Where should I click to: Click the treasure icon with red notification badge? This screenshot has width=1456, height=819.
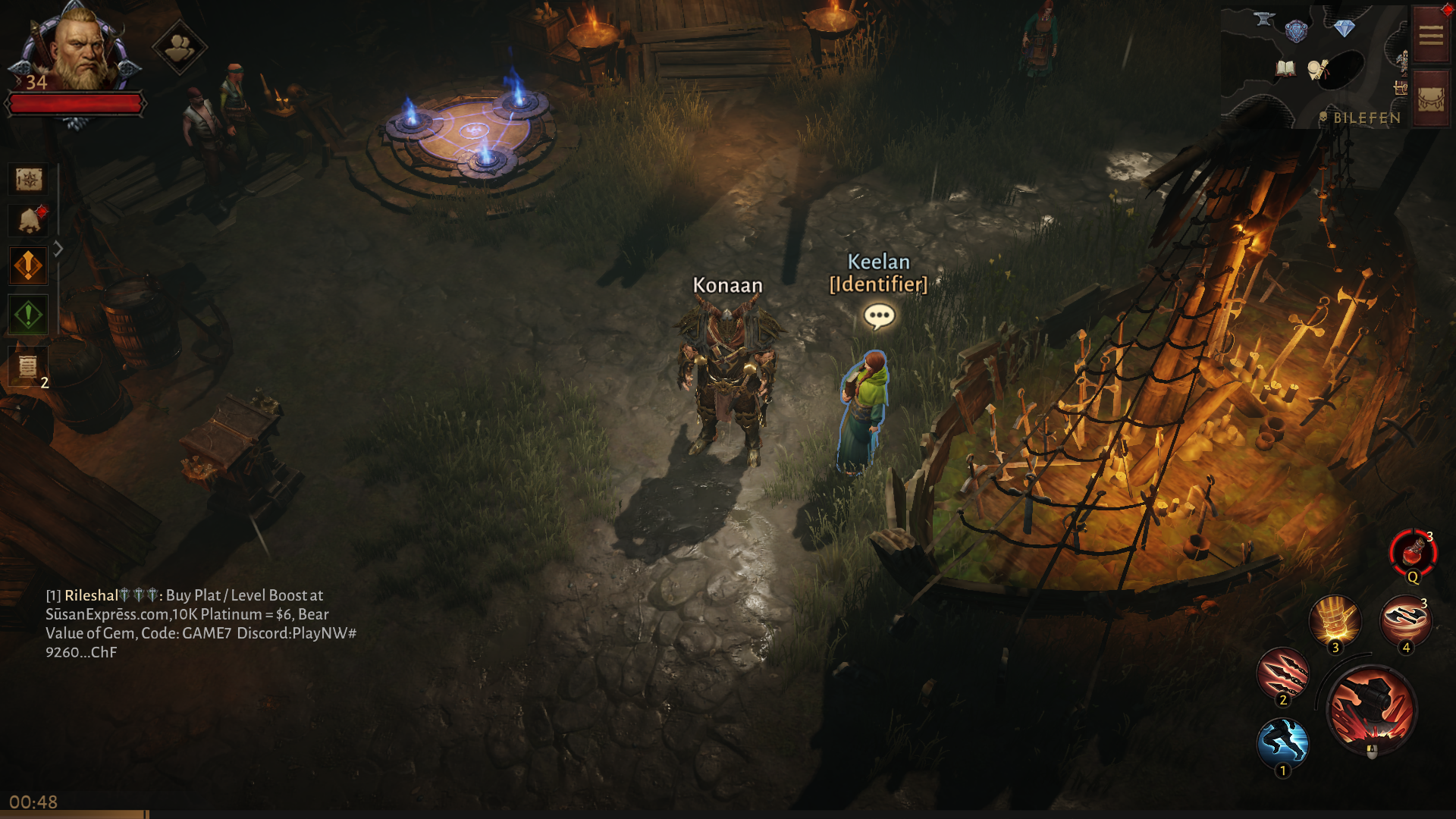pos(28,219)
